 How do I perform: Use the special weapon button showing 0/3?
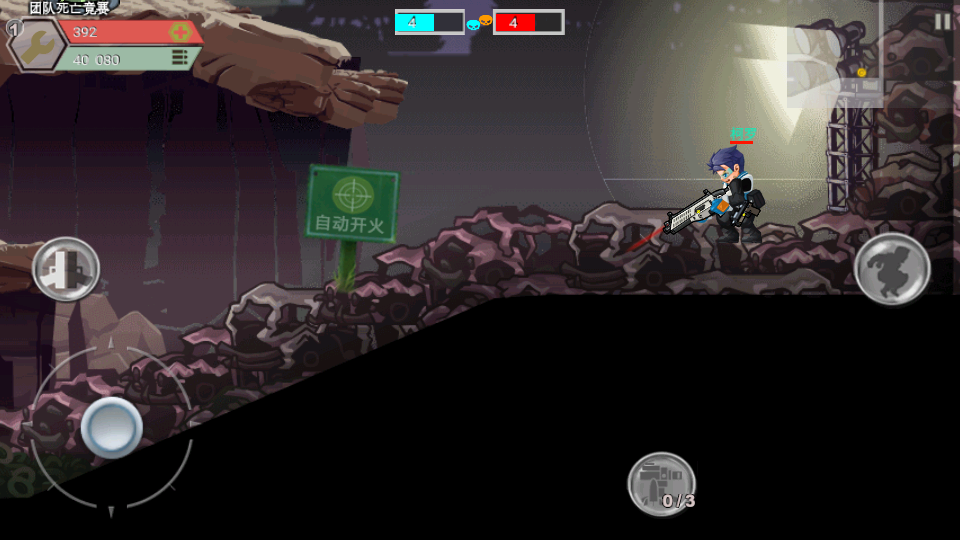[662, 484]
